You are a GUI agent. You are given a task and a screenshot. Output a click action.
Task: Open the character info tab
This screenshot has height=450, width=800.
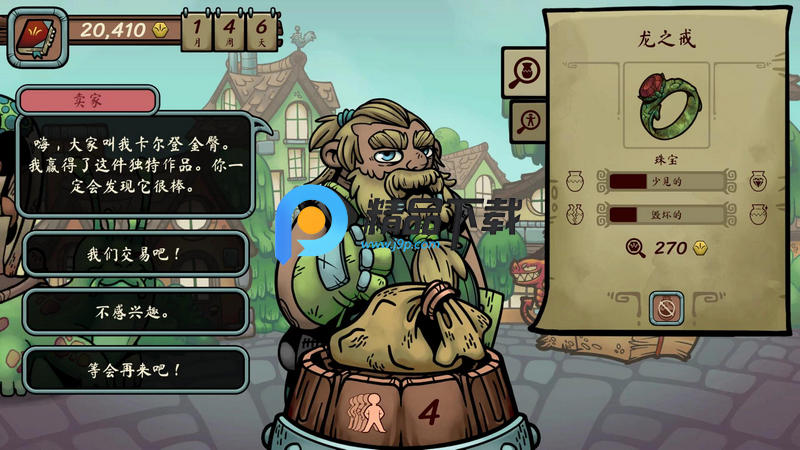(526, 122)
